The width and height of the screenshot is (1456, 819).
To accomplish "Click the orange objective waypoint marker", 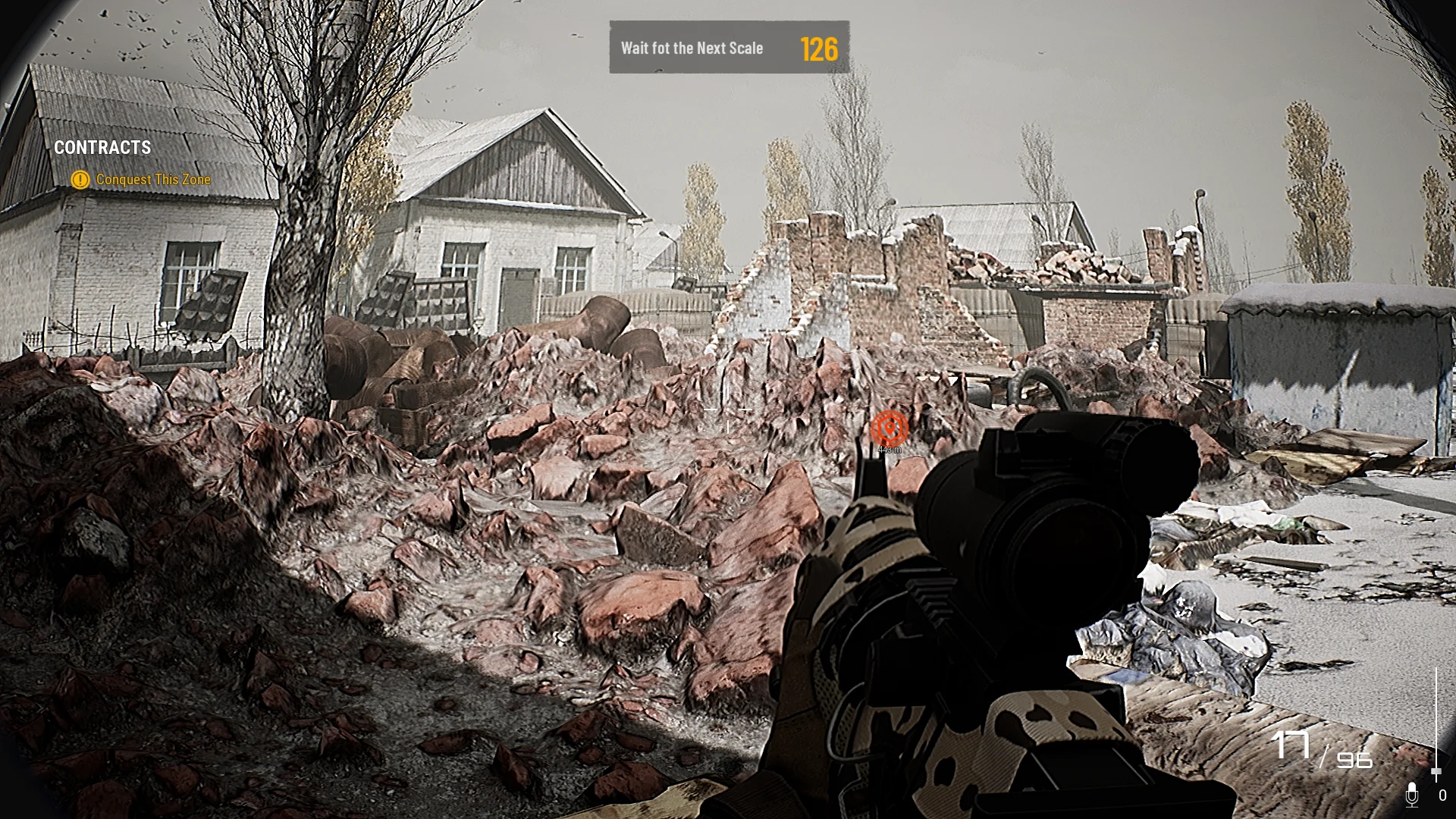I will (889, 428).
